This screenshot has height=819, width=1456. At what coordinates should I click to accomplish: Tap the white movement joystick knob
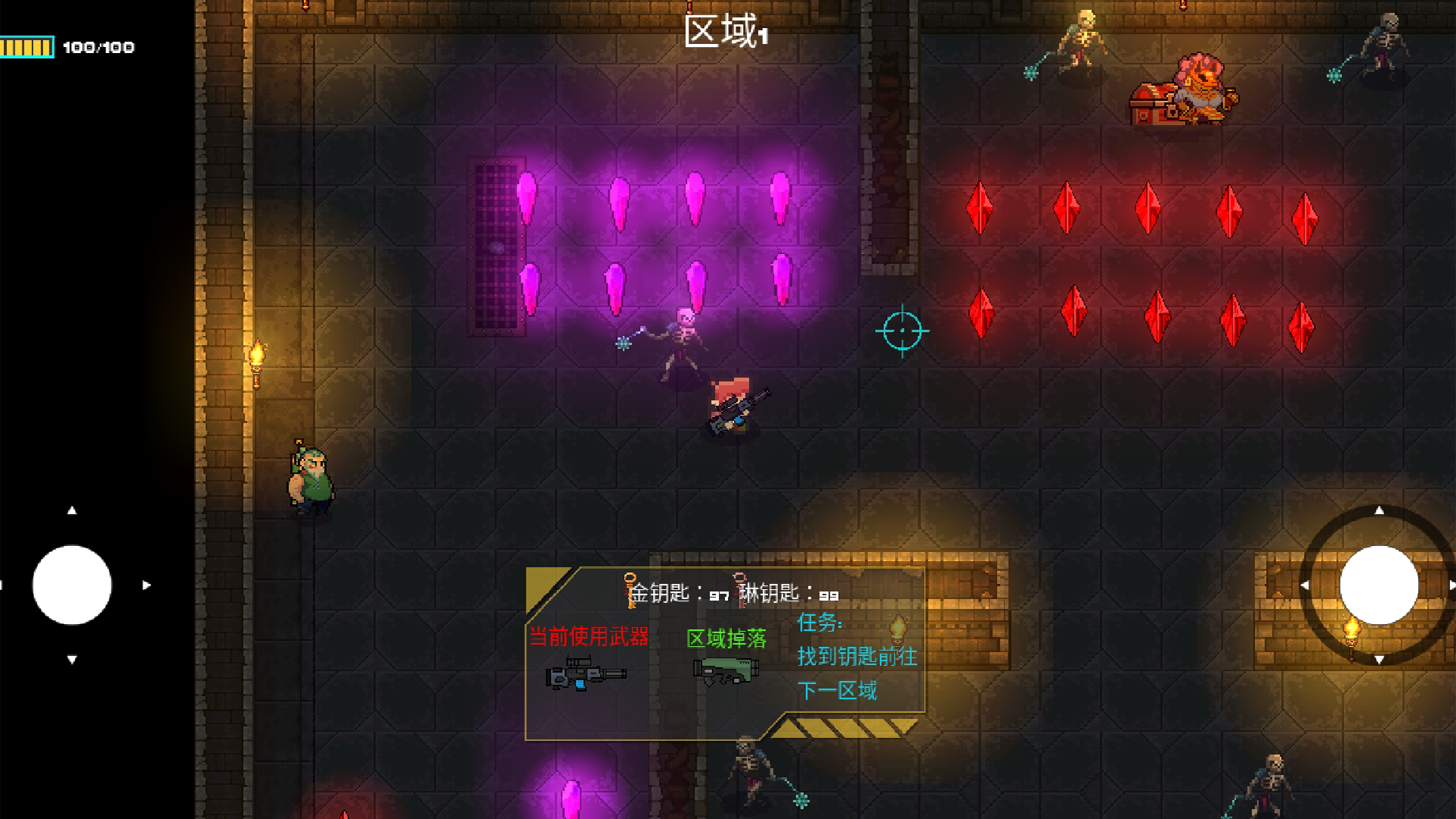click(x=72, y=585)
